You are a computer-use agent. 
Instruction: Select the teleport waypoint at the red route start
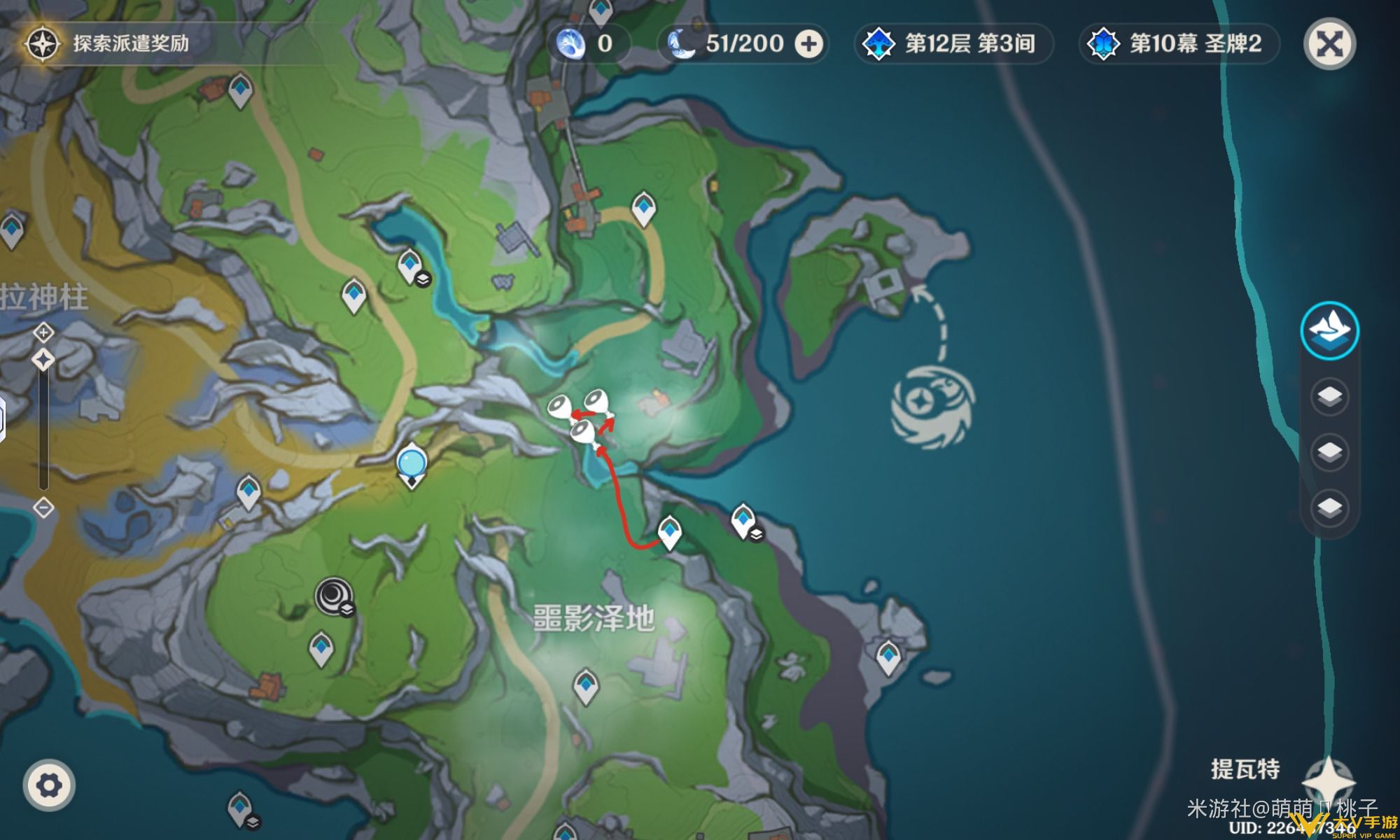tap(670, 532)
